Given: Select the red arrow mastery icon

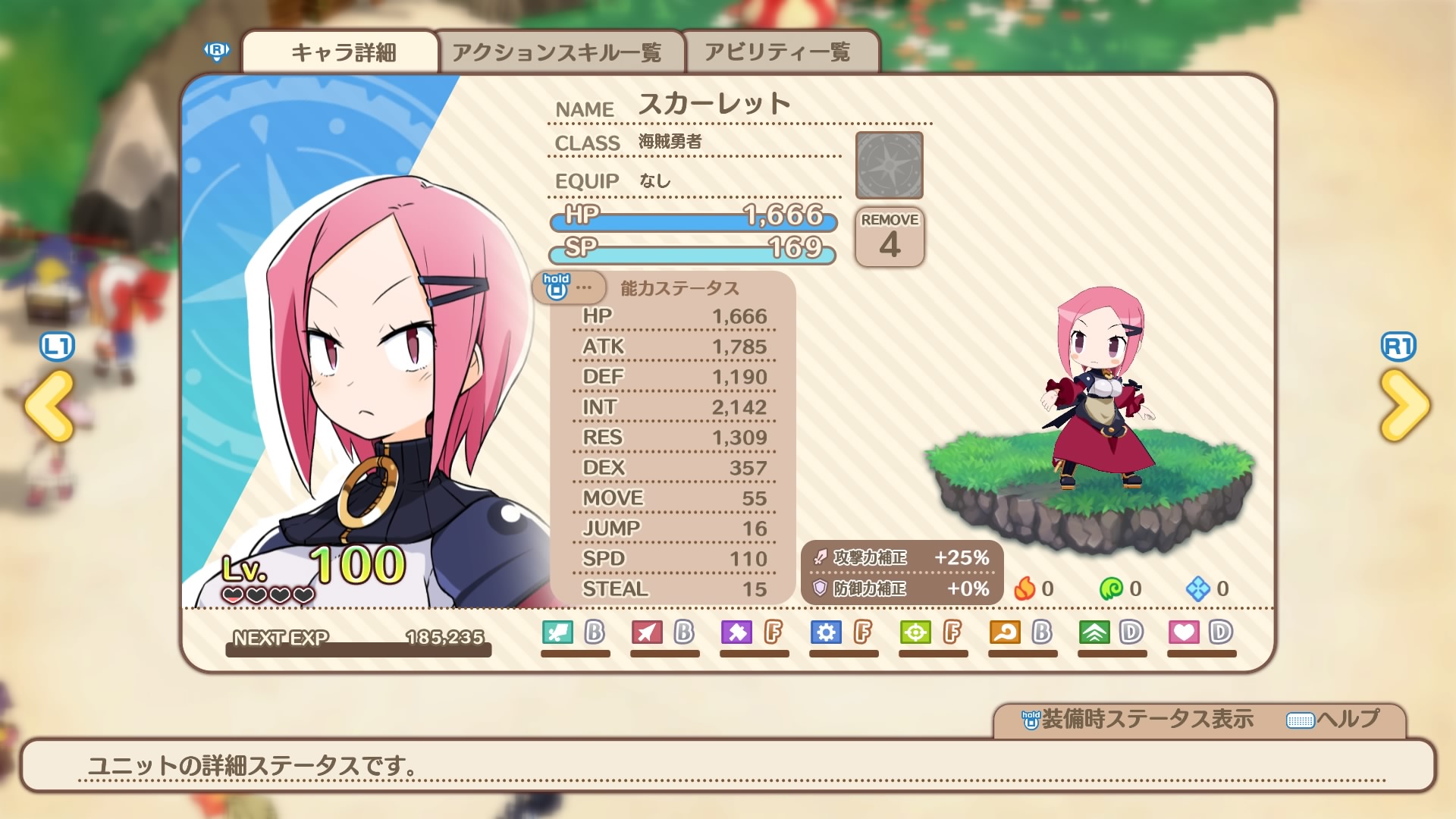Looking at the screenshot, I should pos(647,632).
